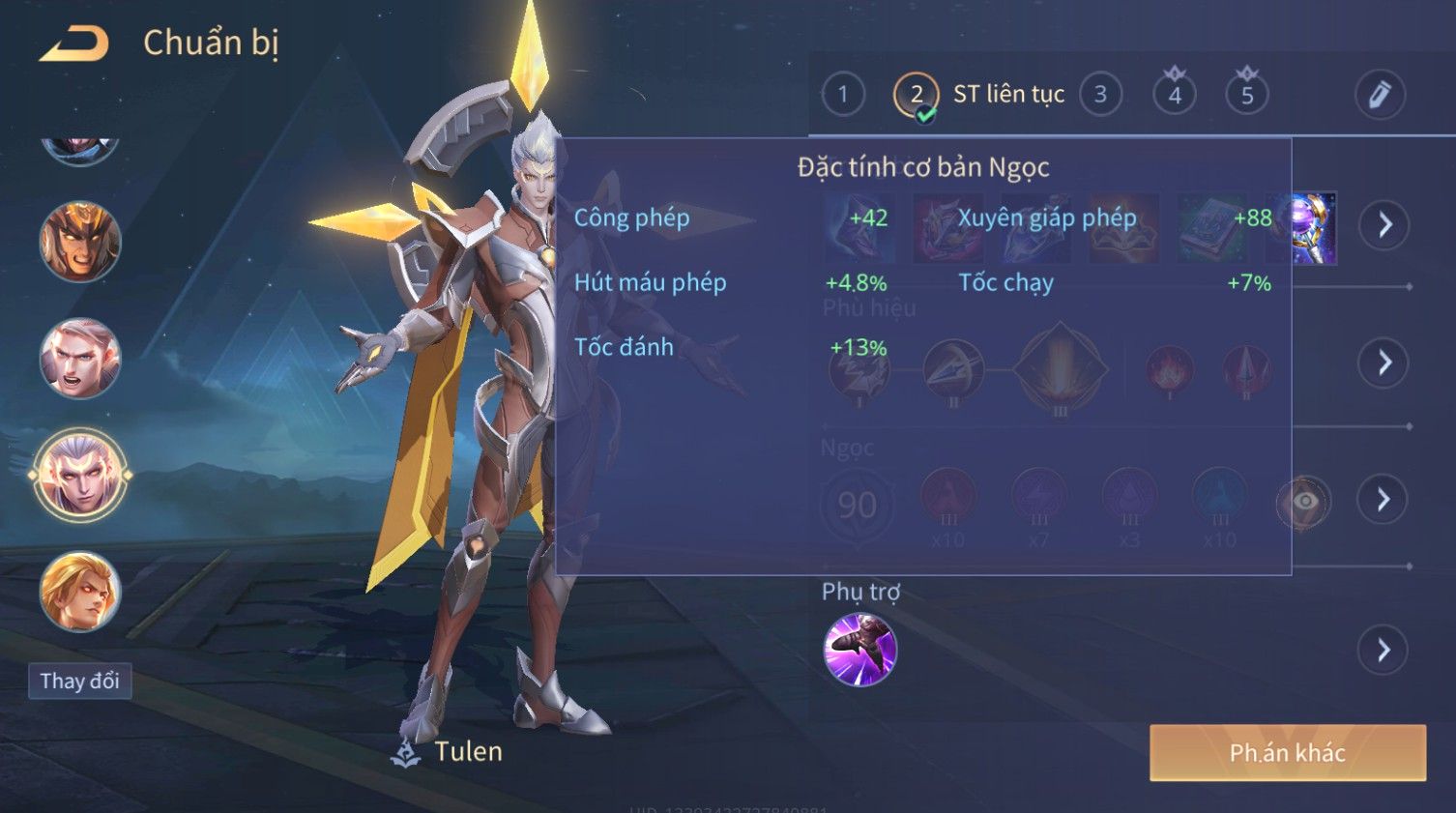Click the Thay đổi button
Image resolution: width=1456 pixels, height=813 pixels.
[x=79, y=681]
